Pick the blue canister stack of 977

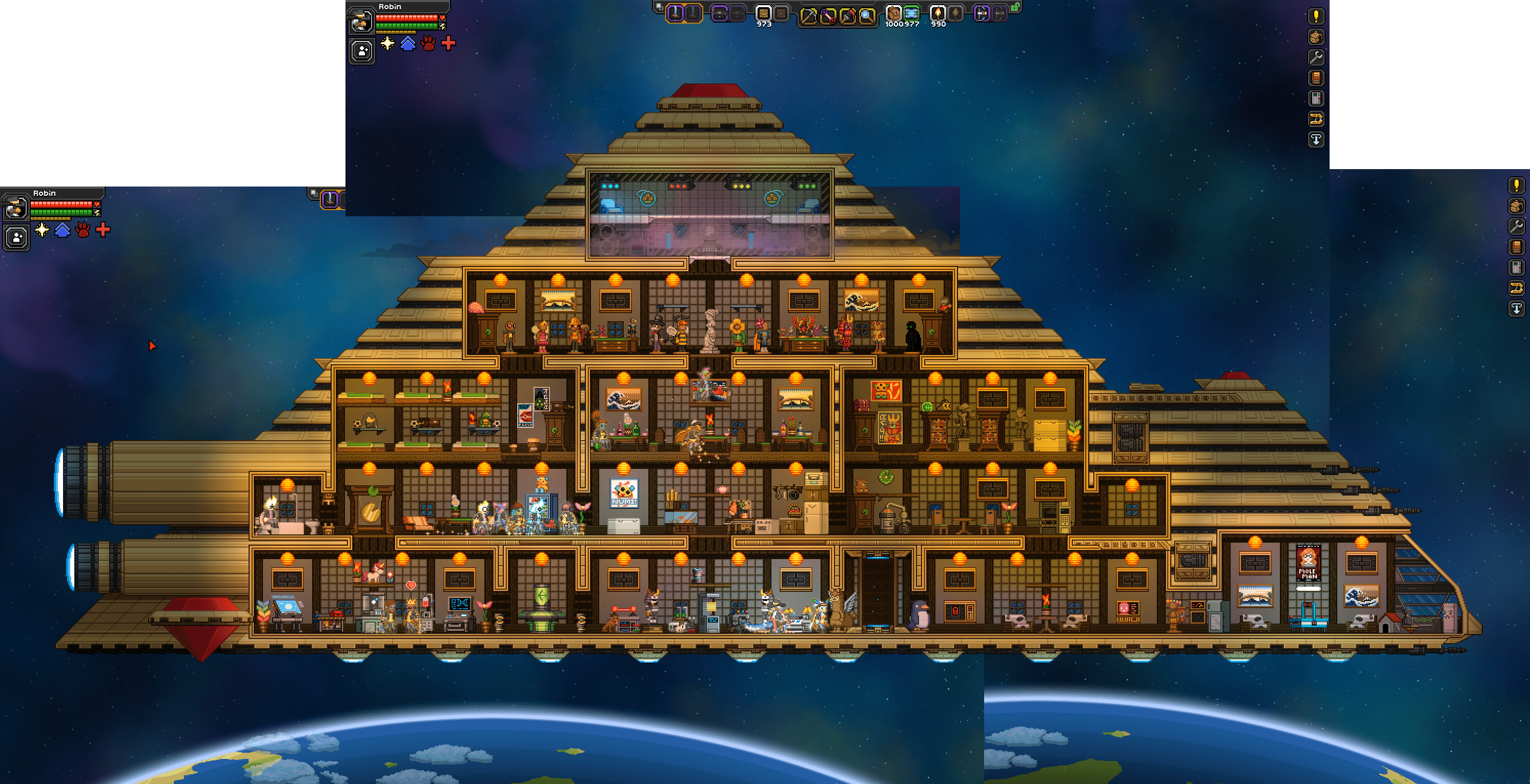pyautogui.click(x=911, y=13)
